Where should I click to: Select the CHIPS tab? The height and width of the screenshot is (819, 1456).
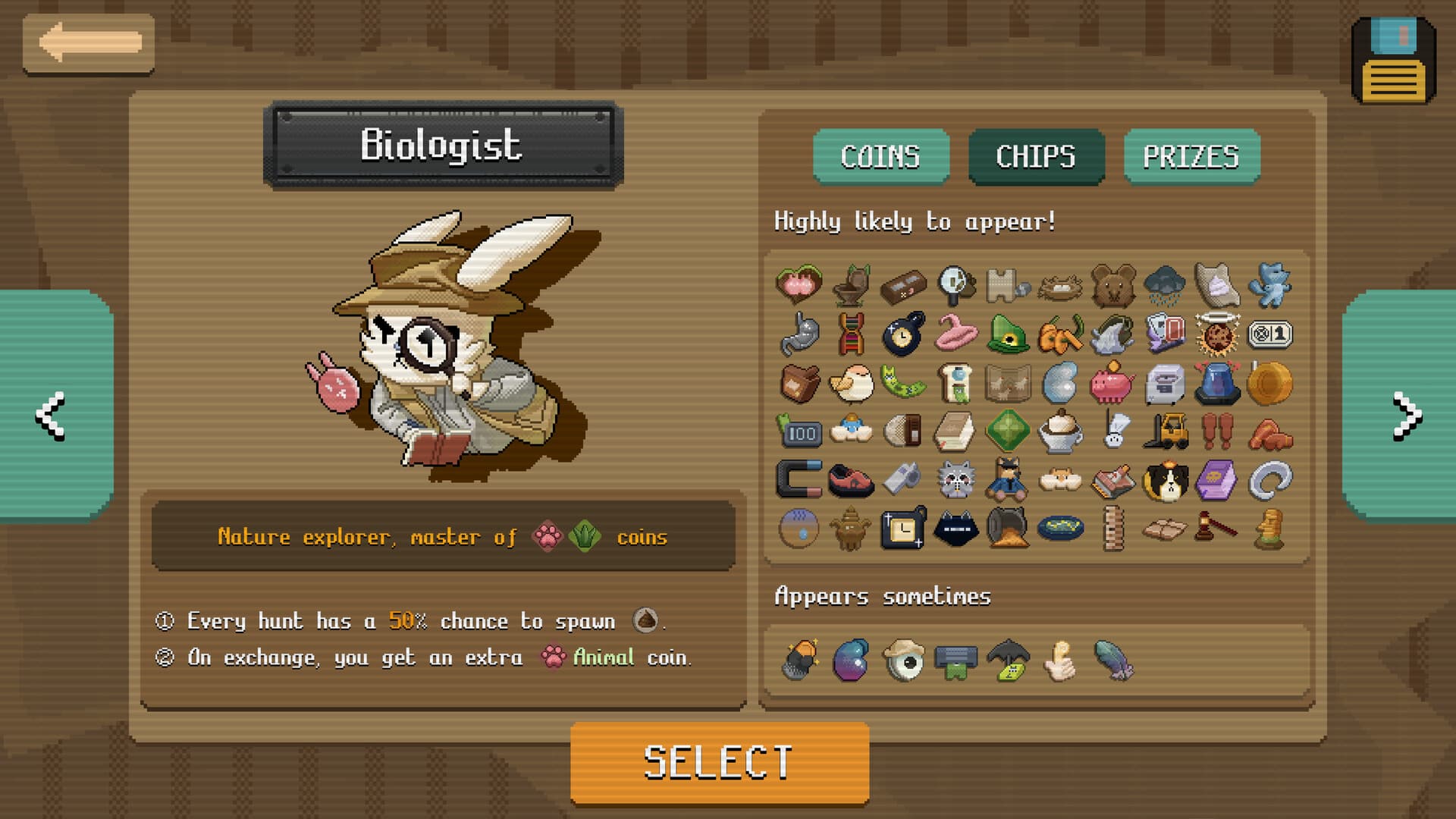1037,157
